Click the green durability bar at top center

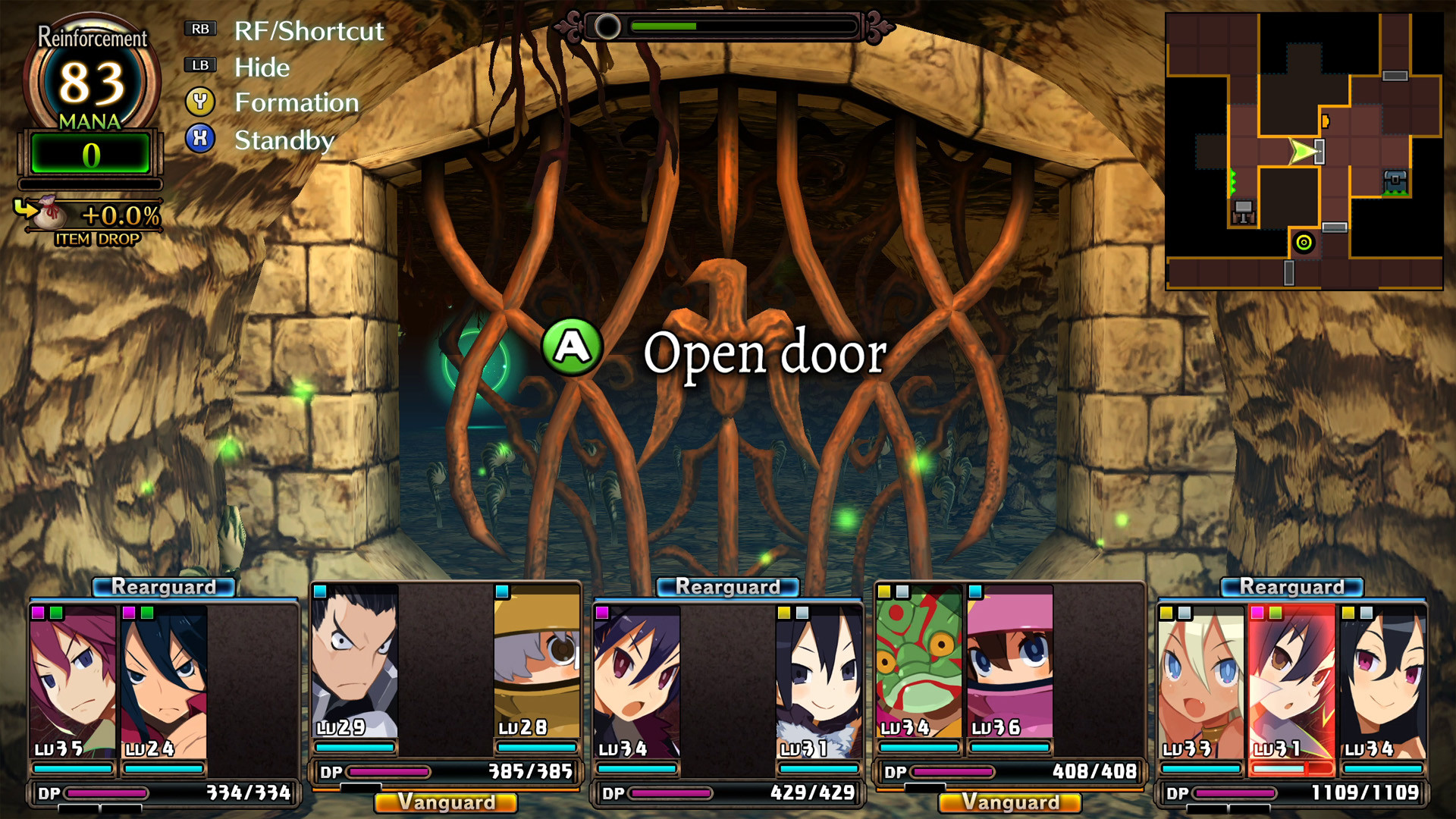coord(664,25)
